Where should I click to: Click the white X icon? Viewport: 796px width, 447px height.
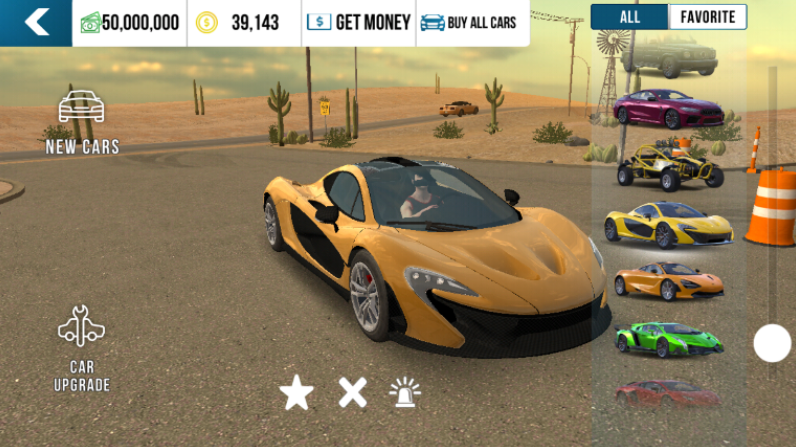click(x=352, y=392)
